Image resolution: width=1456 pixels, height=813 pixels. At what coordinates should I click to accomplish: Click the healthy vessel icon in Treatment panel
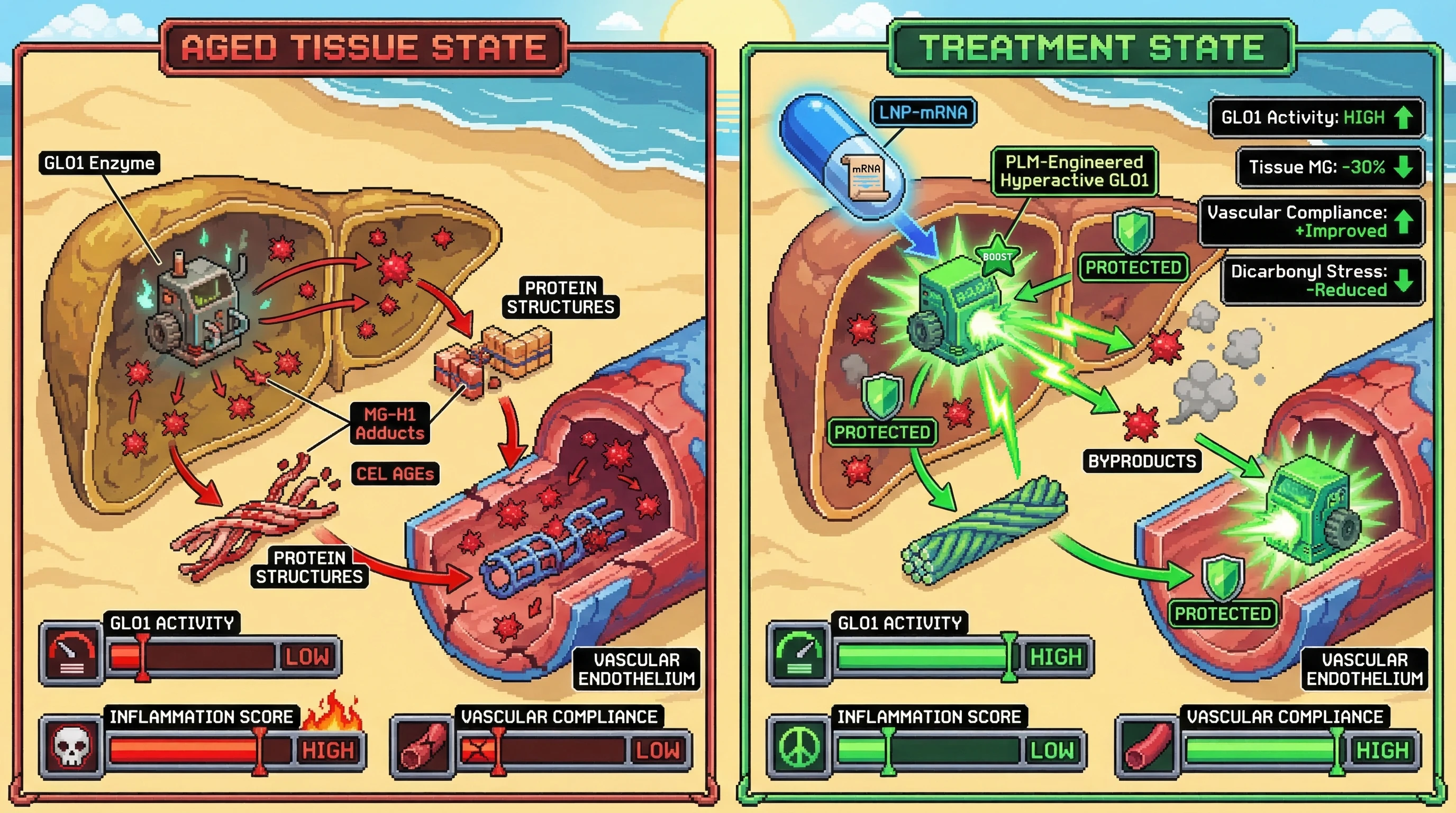coord(1148,748)
